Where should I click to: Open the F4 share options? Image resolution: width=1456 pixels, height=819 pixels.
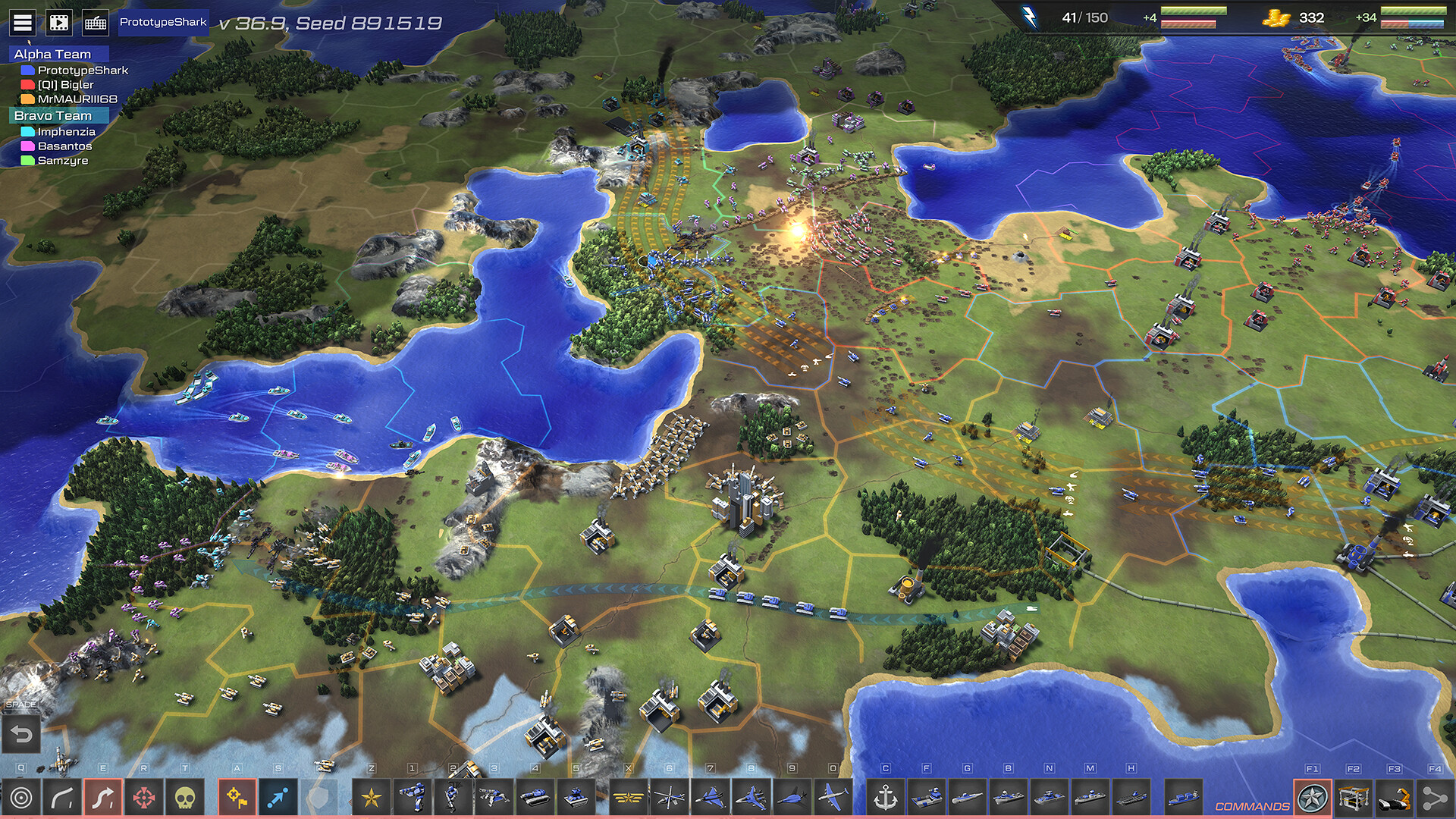pyautogui.click(x=1433, y=796)
